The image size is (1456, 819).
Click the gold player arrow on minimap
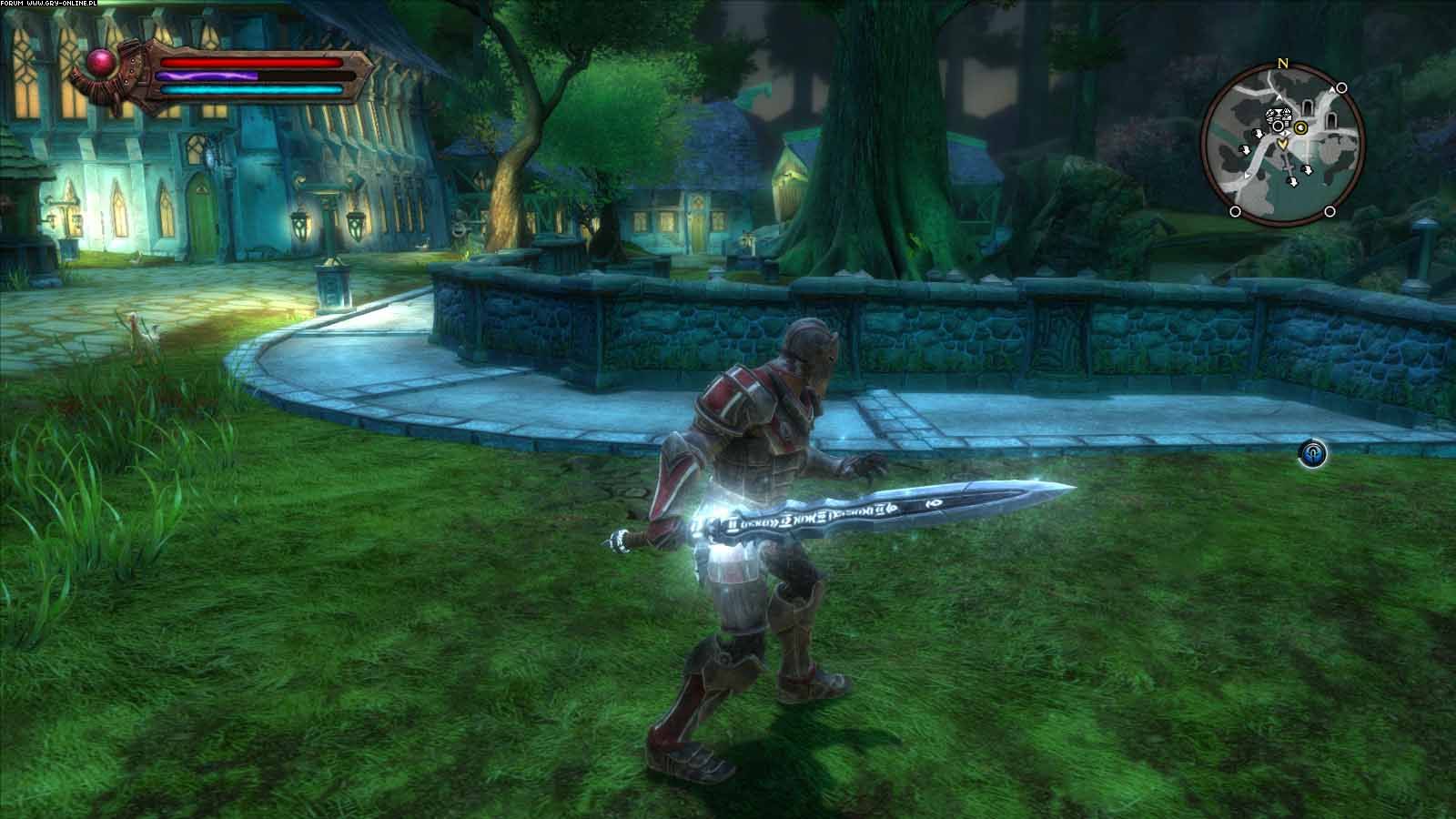[x=1283, y=143]
